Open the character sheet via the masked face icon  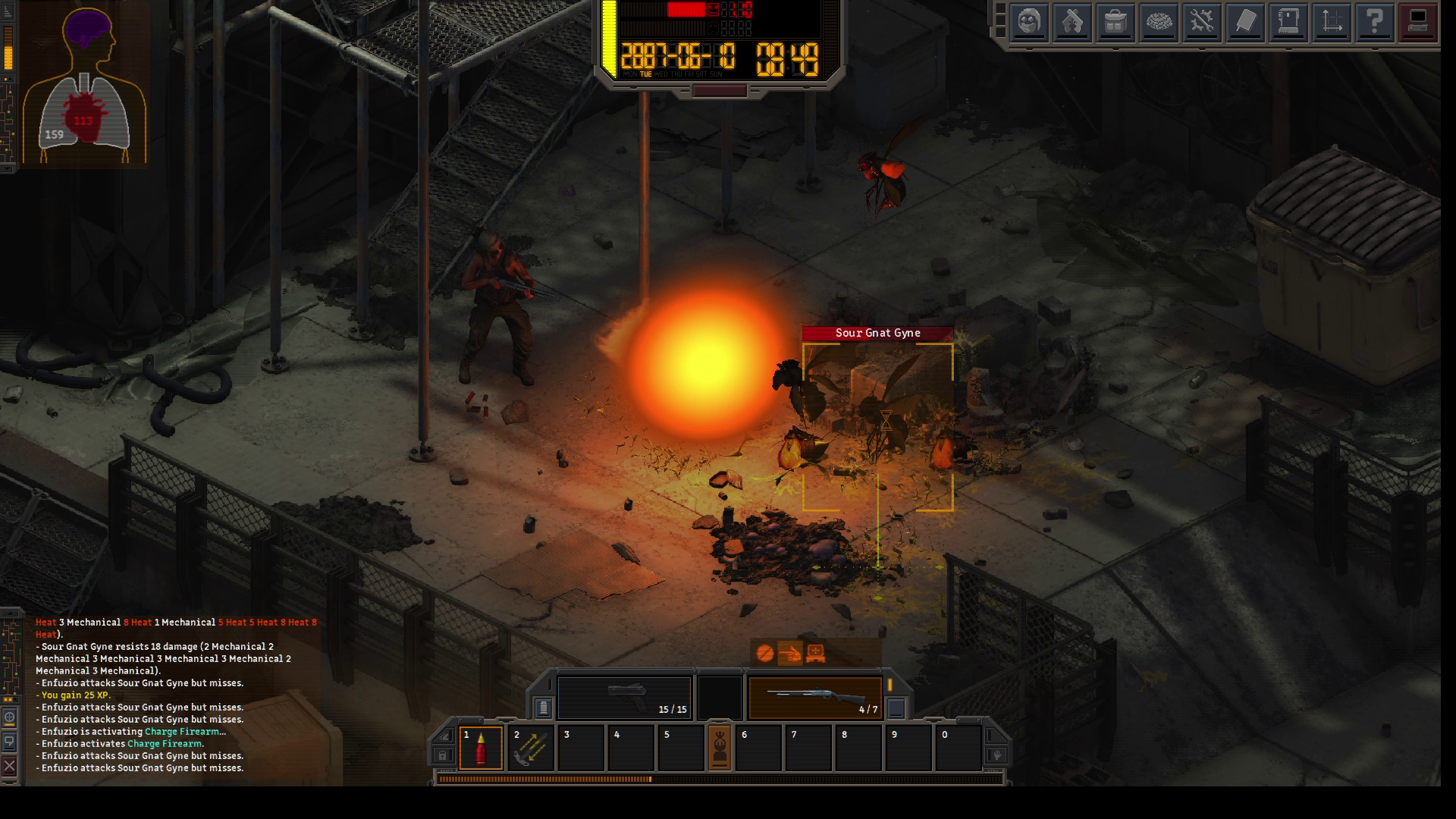pos(1028,22)
